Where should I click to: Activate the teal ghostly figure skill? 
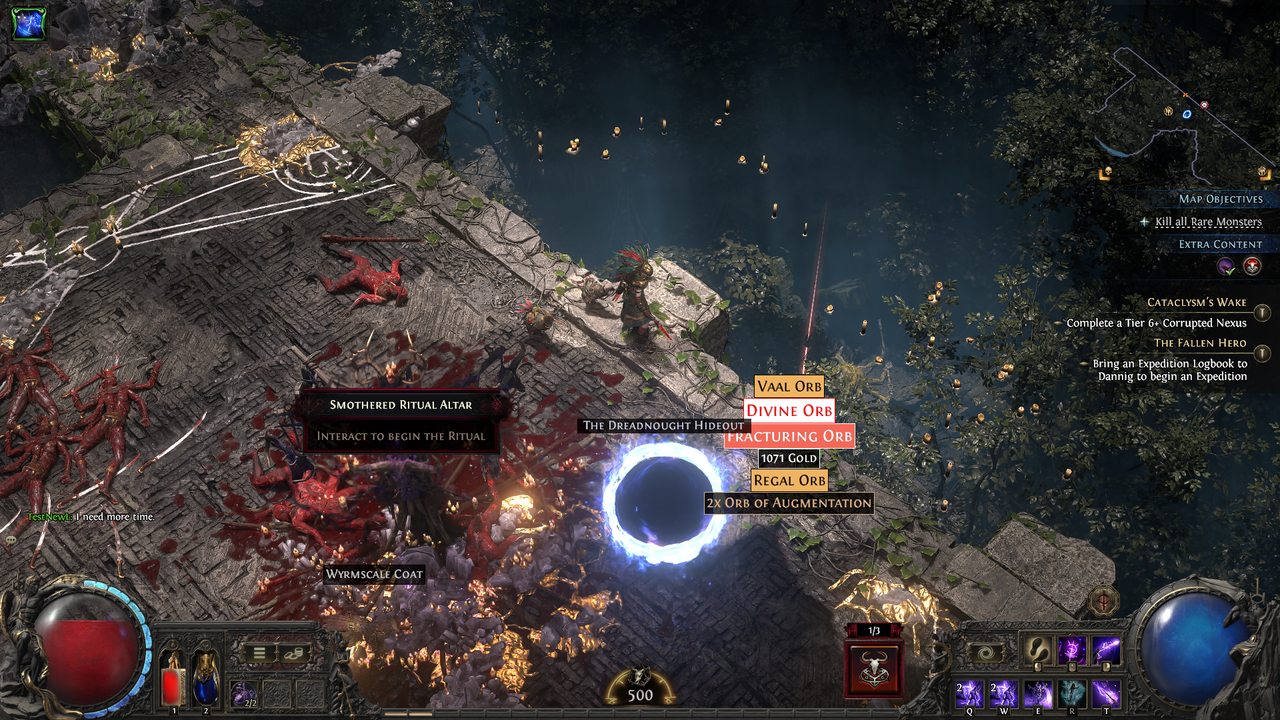1072,693
